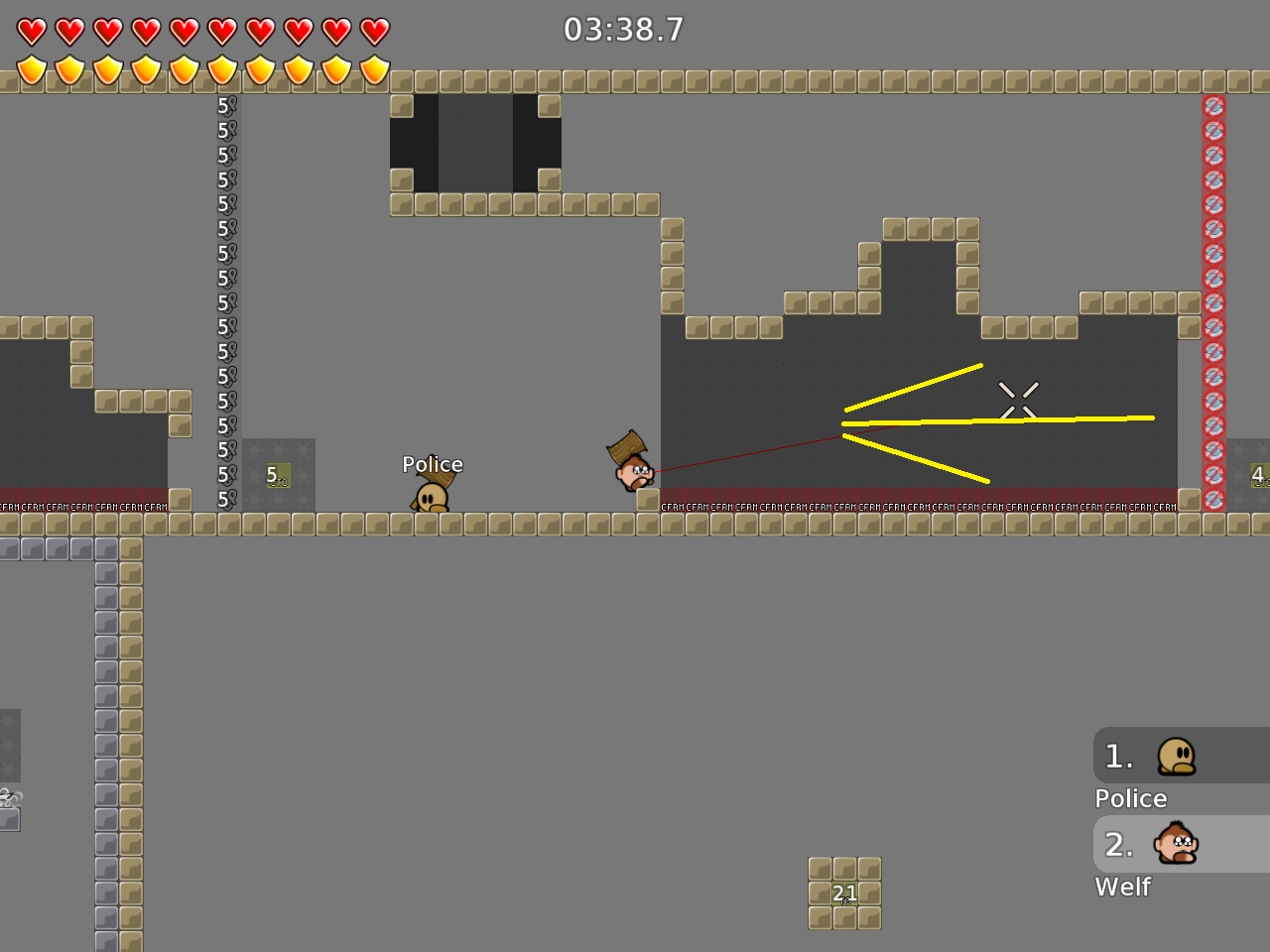This screenshot has height=952, width=1270.
Task: Click the Police nameplate above the tee
Action: tap(433, 464)
